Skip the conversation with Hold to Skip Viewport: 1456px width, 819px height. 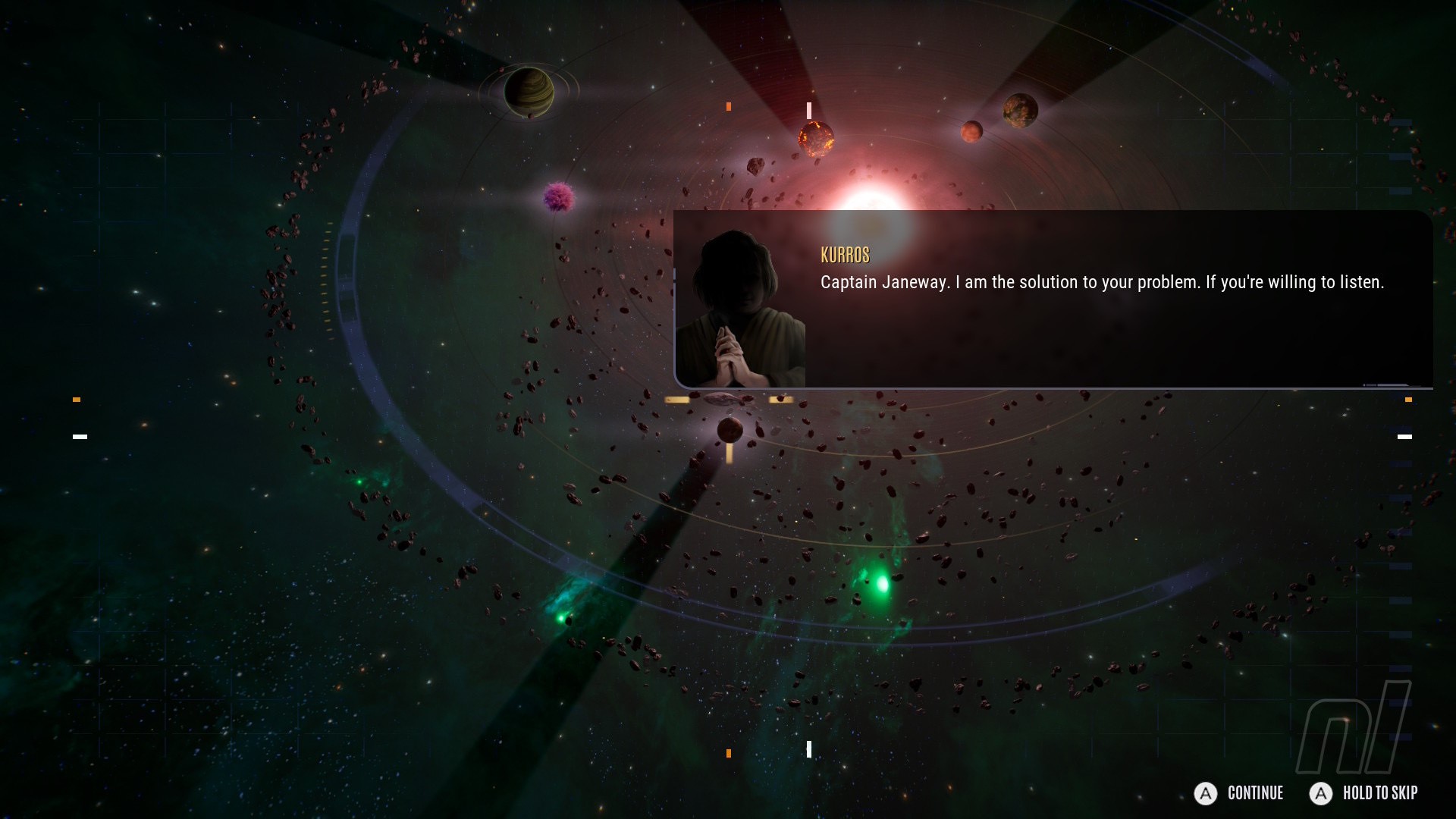pos(1363,793)
